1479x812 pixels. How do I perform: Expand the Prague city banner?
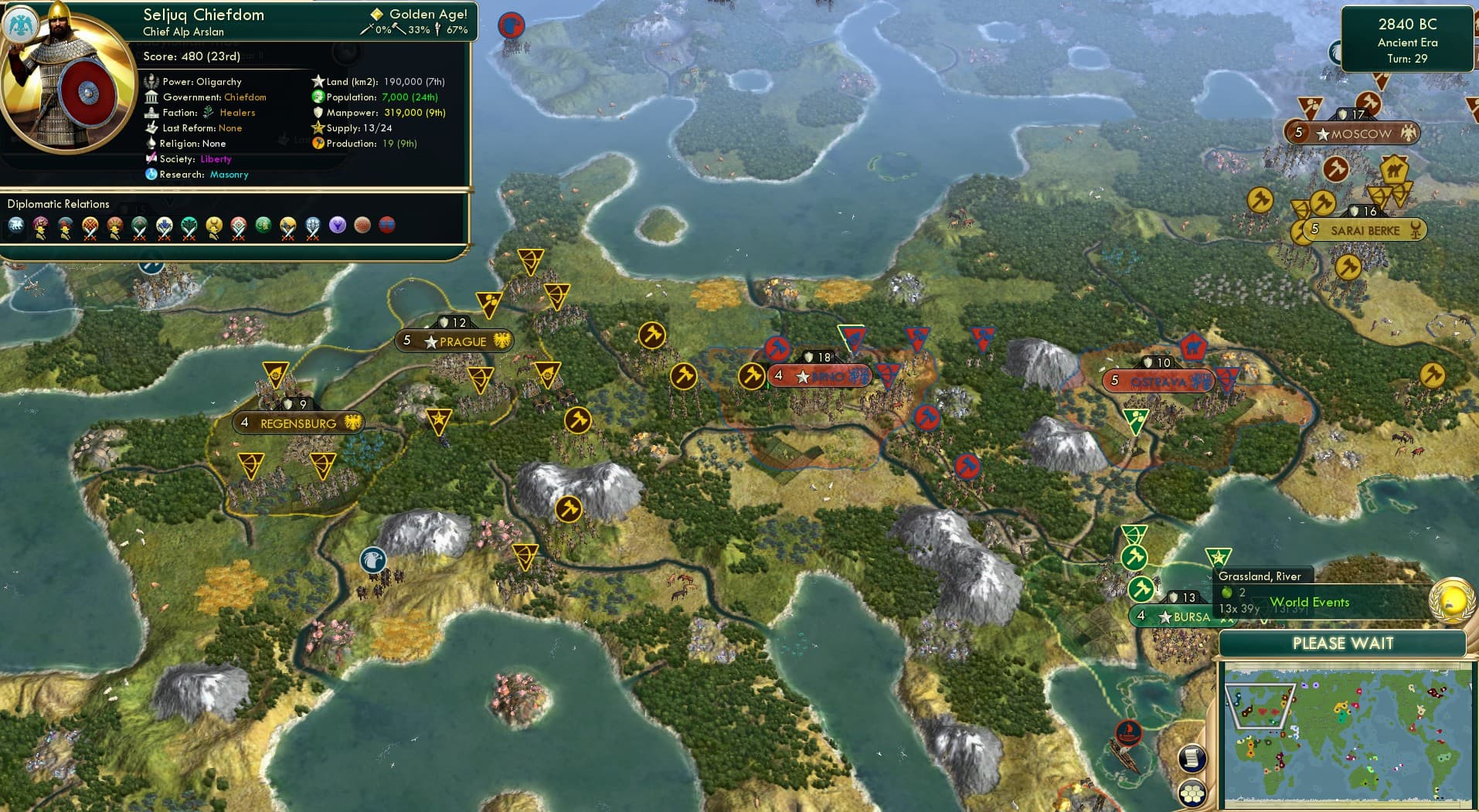[x=454, y=340]
